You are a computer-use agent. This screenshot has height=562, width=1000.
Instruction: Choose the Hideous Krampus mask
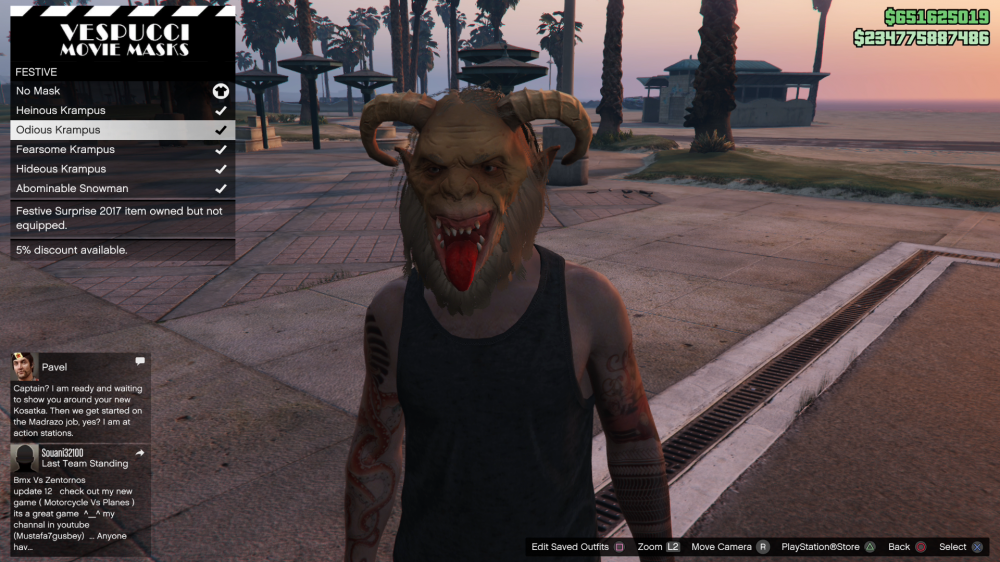click(122, 169)
